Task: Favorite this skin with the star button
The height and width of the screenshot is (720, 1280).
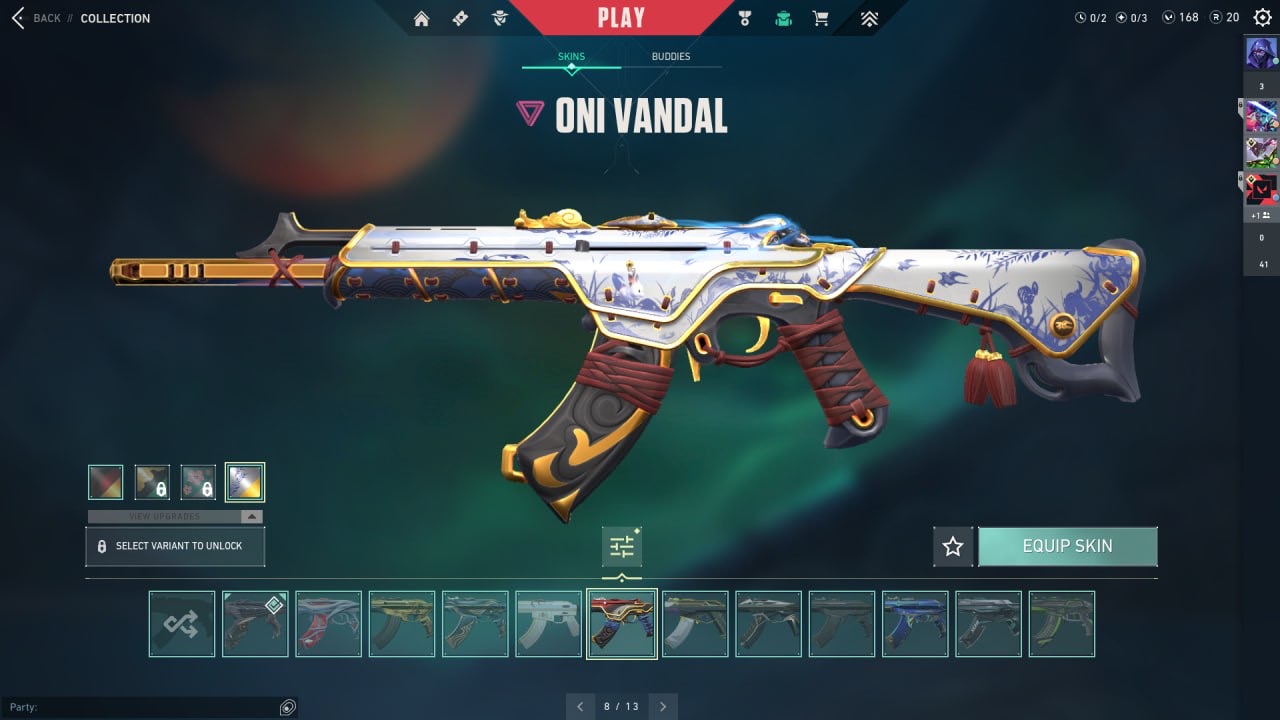Action: click(953, 546)
